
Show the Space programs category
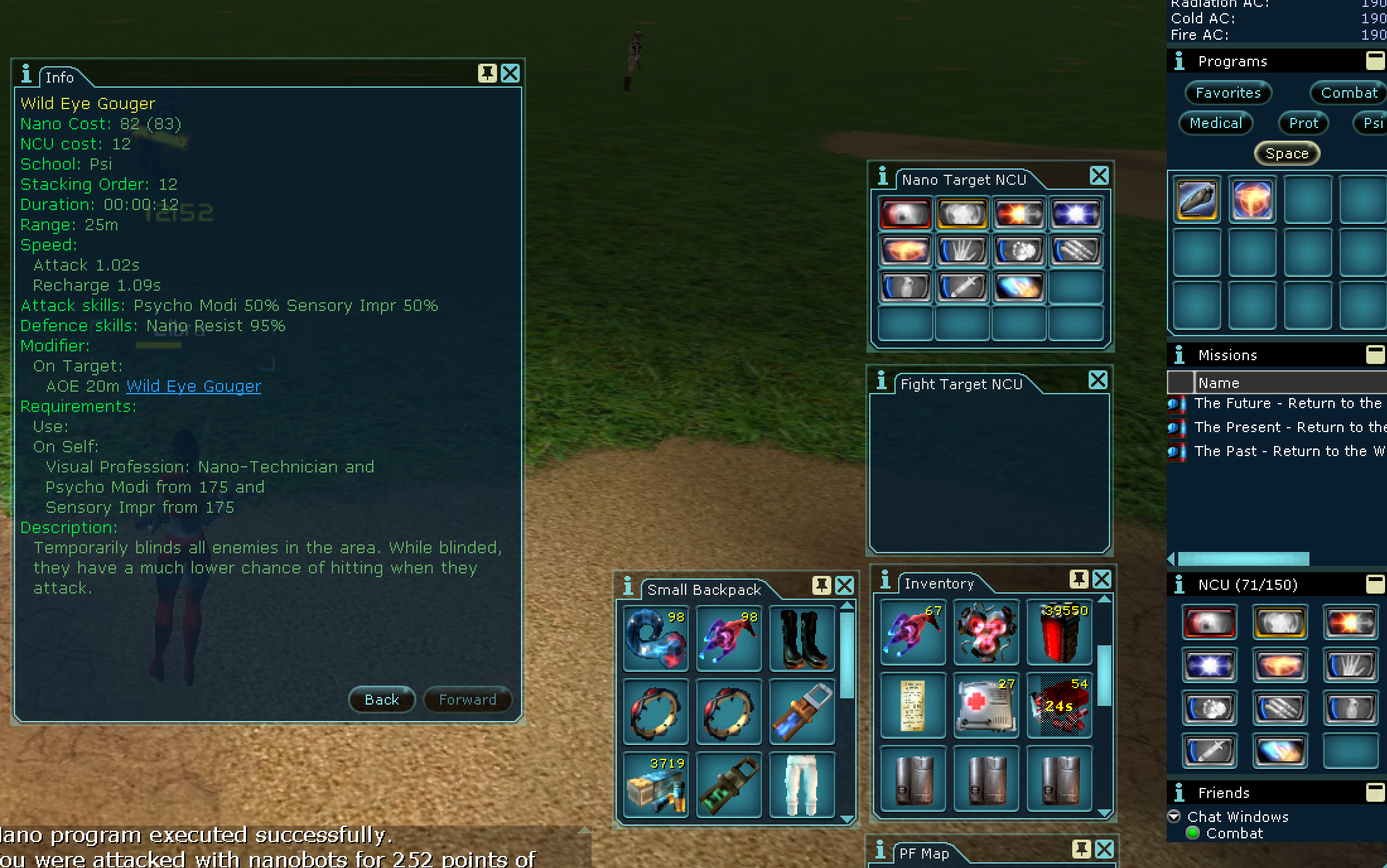pyautogui.click(x=1287, y=153)
